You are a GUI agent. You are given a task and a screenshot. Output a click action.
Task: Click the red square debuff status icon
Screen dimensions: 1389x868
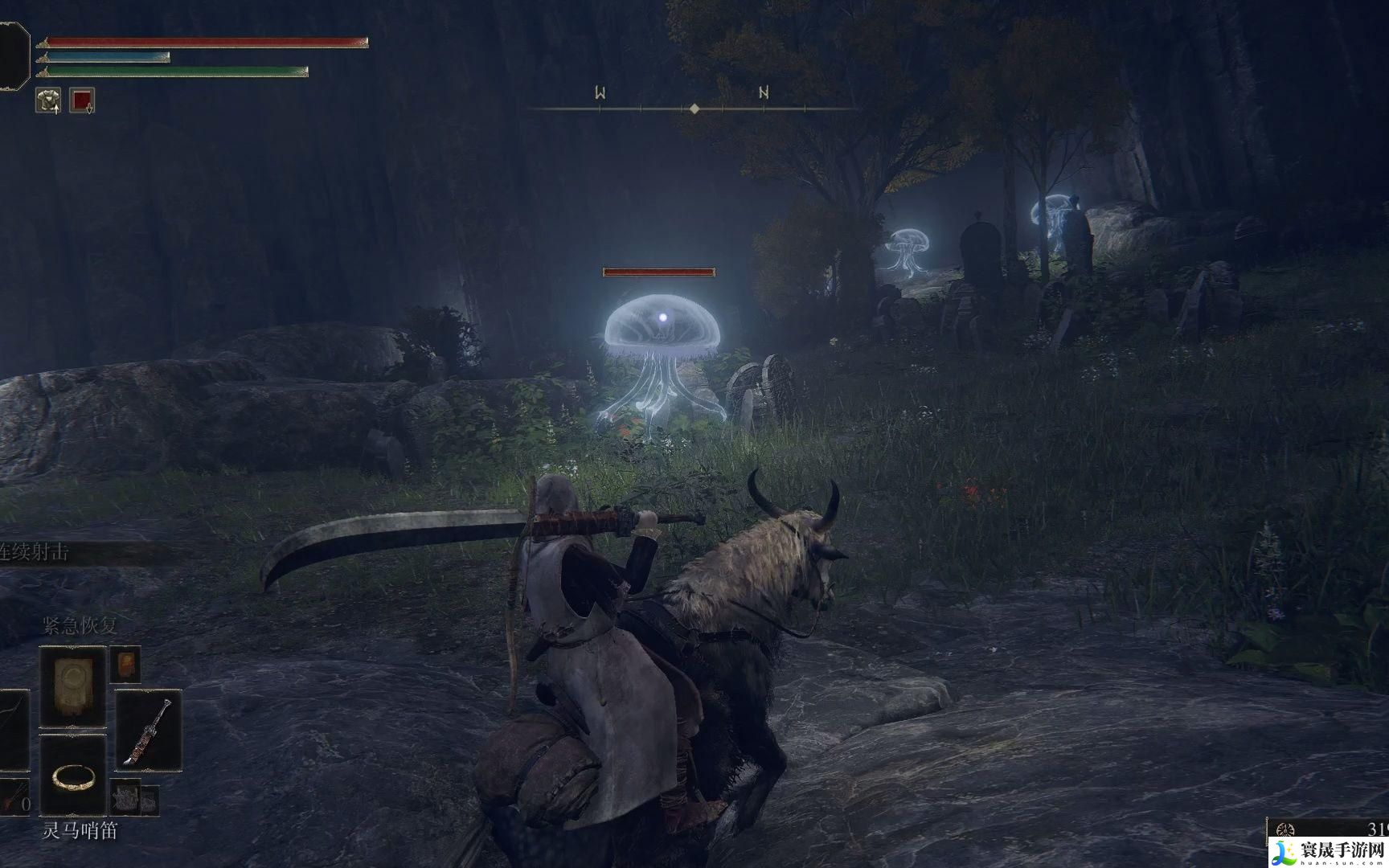pos(82,100)
